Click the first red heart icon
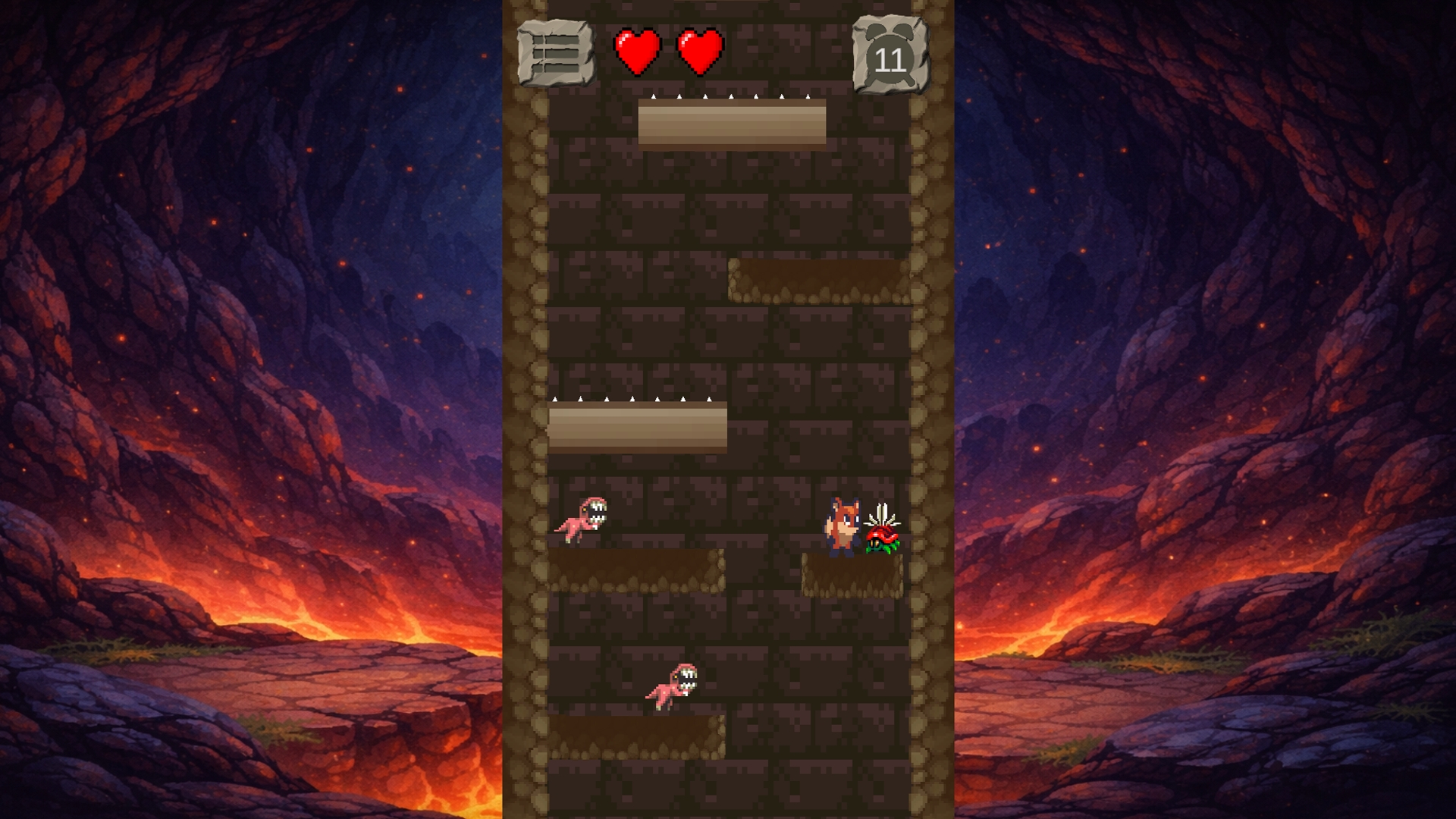Viewport: 1456px width, 819px height. click(637, 50)
